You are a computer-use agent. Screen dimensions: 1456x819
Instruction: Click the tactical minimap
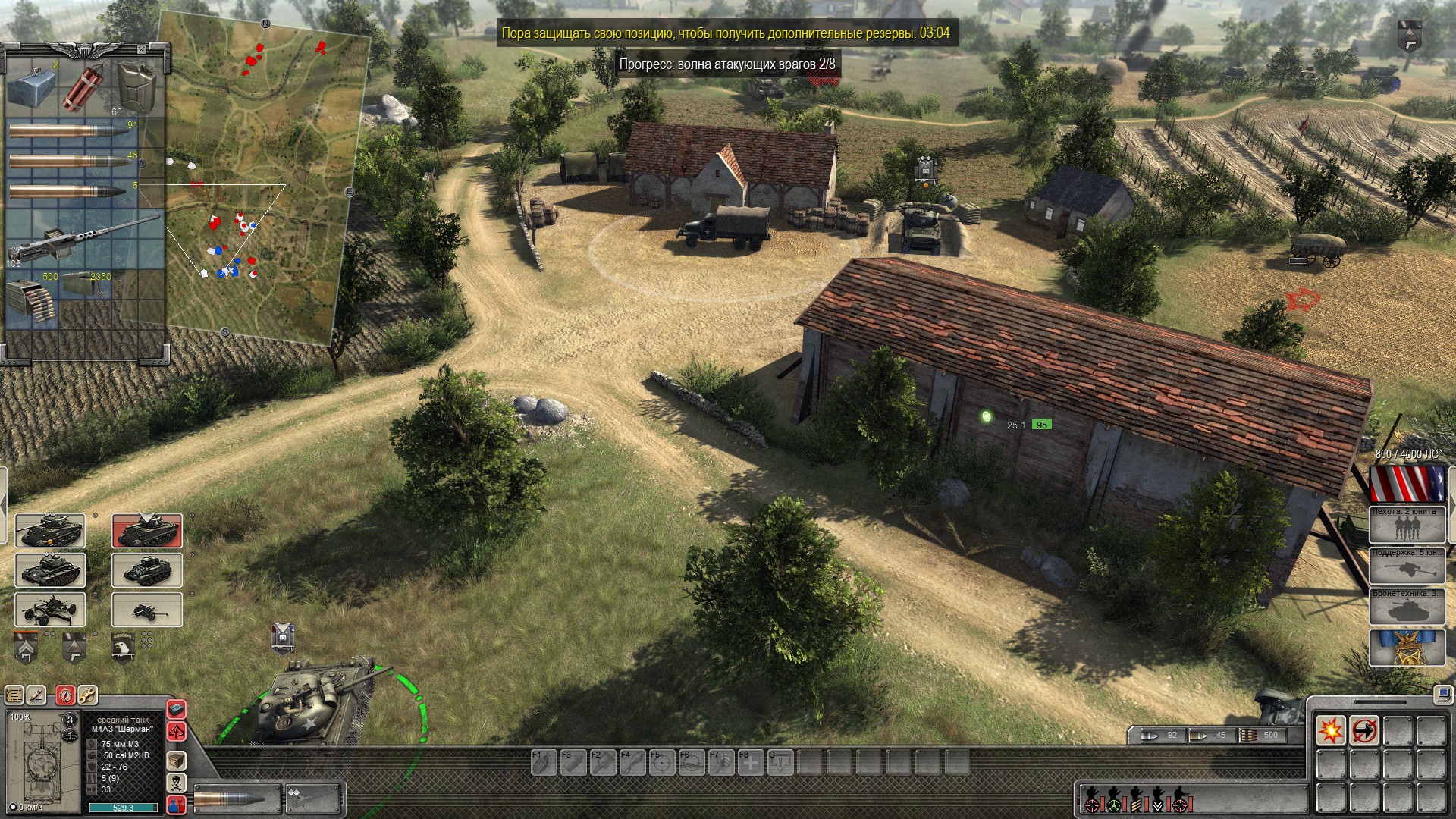(258, 182)
